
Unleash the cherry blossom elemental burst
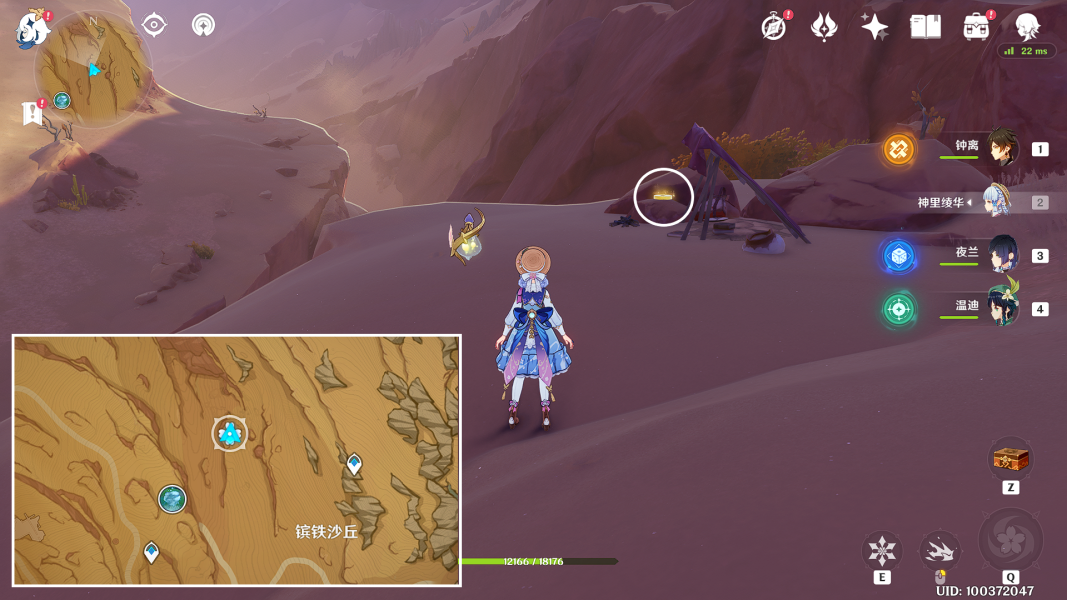coord(1010,540)
